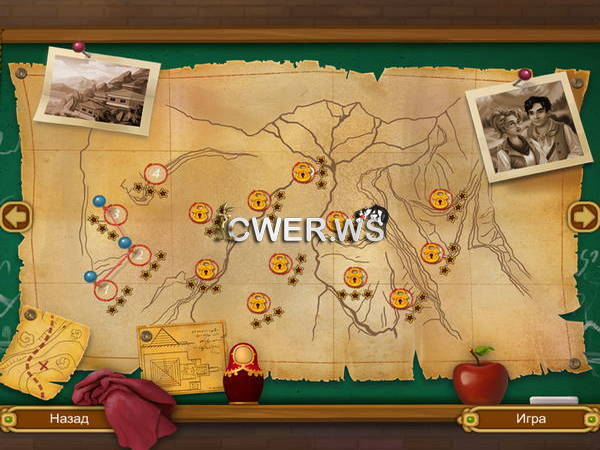600x450 pixels.
Task: Select level 1 on the map
Action: 105,289
